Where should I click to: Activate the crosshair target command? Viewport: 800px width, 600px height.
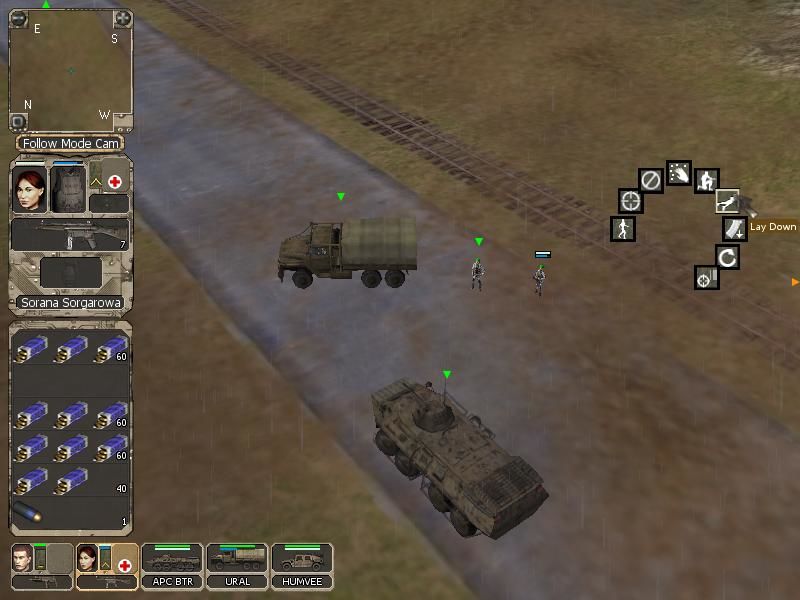(630, 201)
